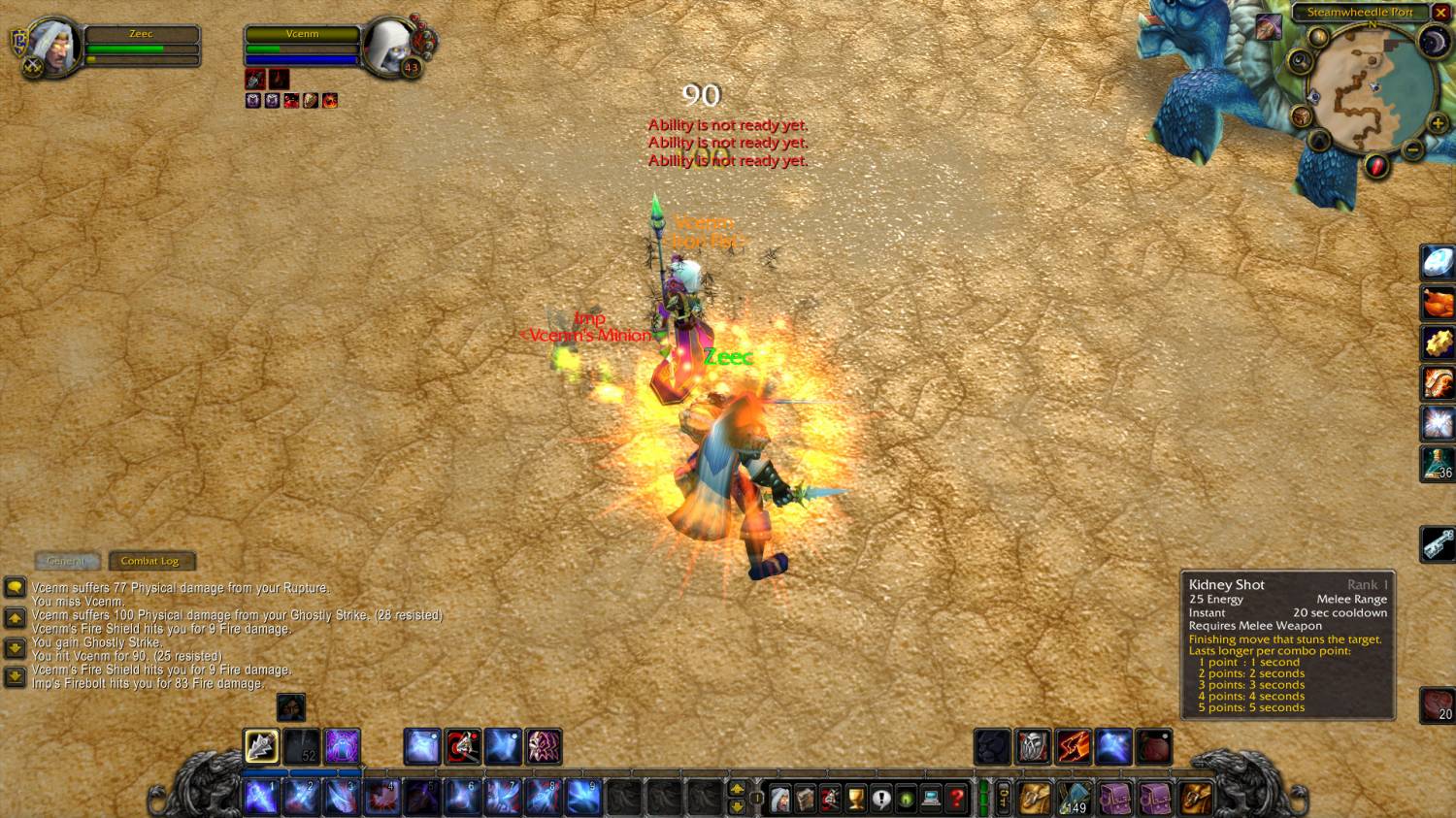This screenshot has height=818, width=1456.
Task: Zoom out the minimap with the minus button
Action: 1413,149
